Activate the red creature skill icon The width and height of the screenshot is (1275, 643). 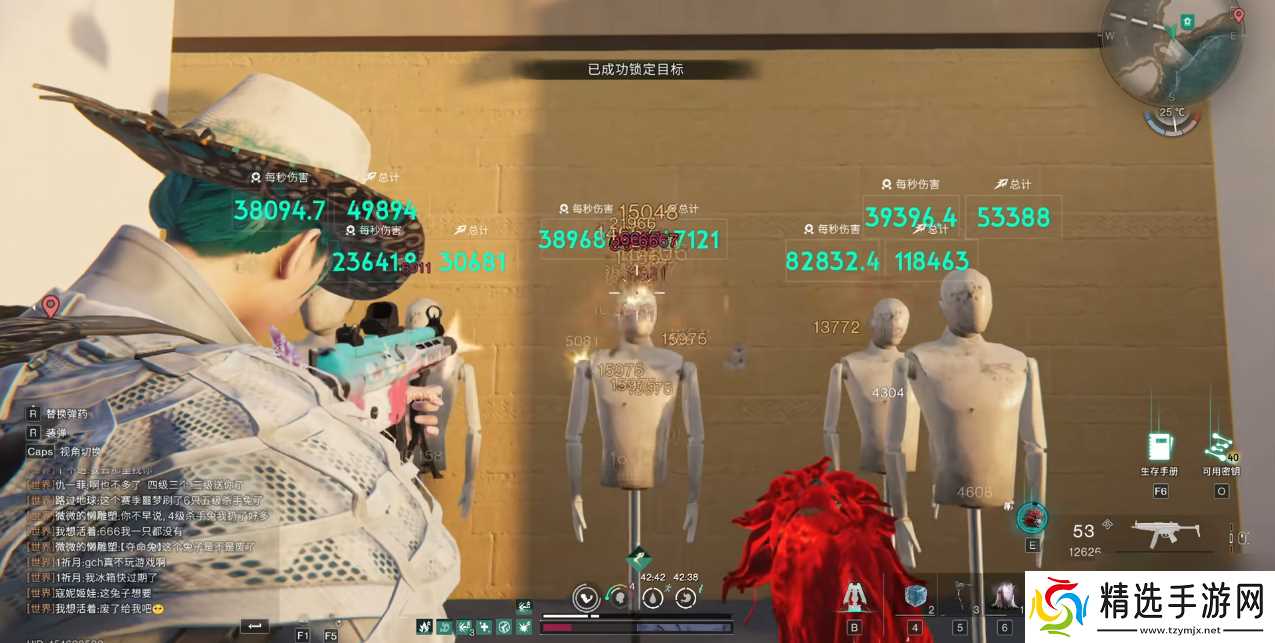click(1032, 517)
